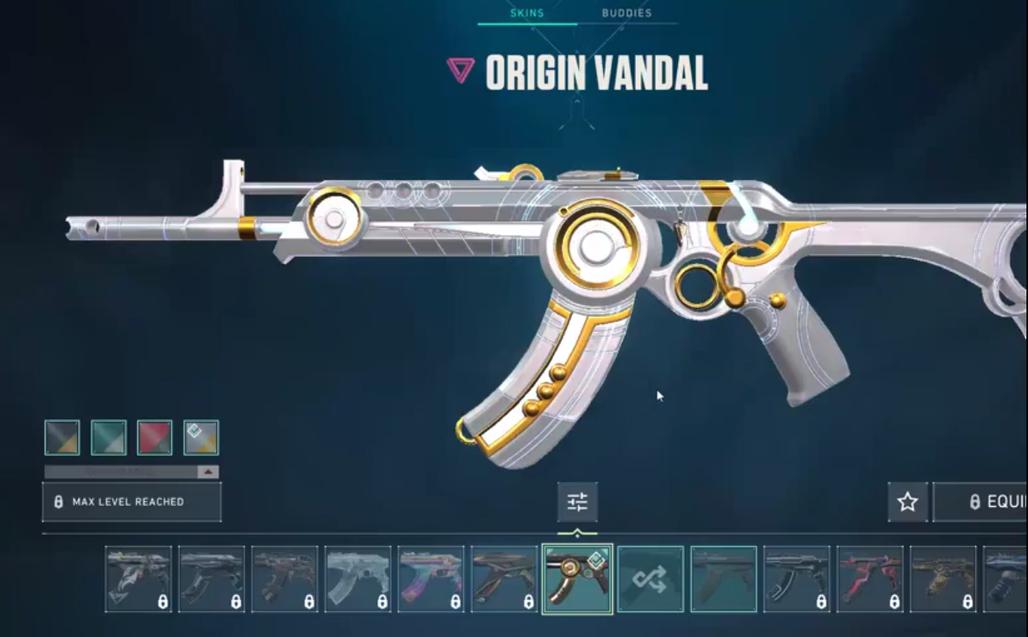Pick the red color variant swatch

coord(155,437)
